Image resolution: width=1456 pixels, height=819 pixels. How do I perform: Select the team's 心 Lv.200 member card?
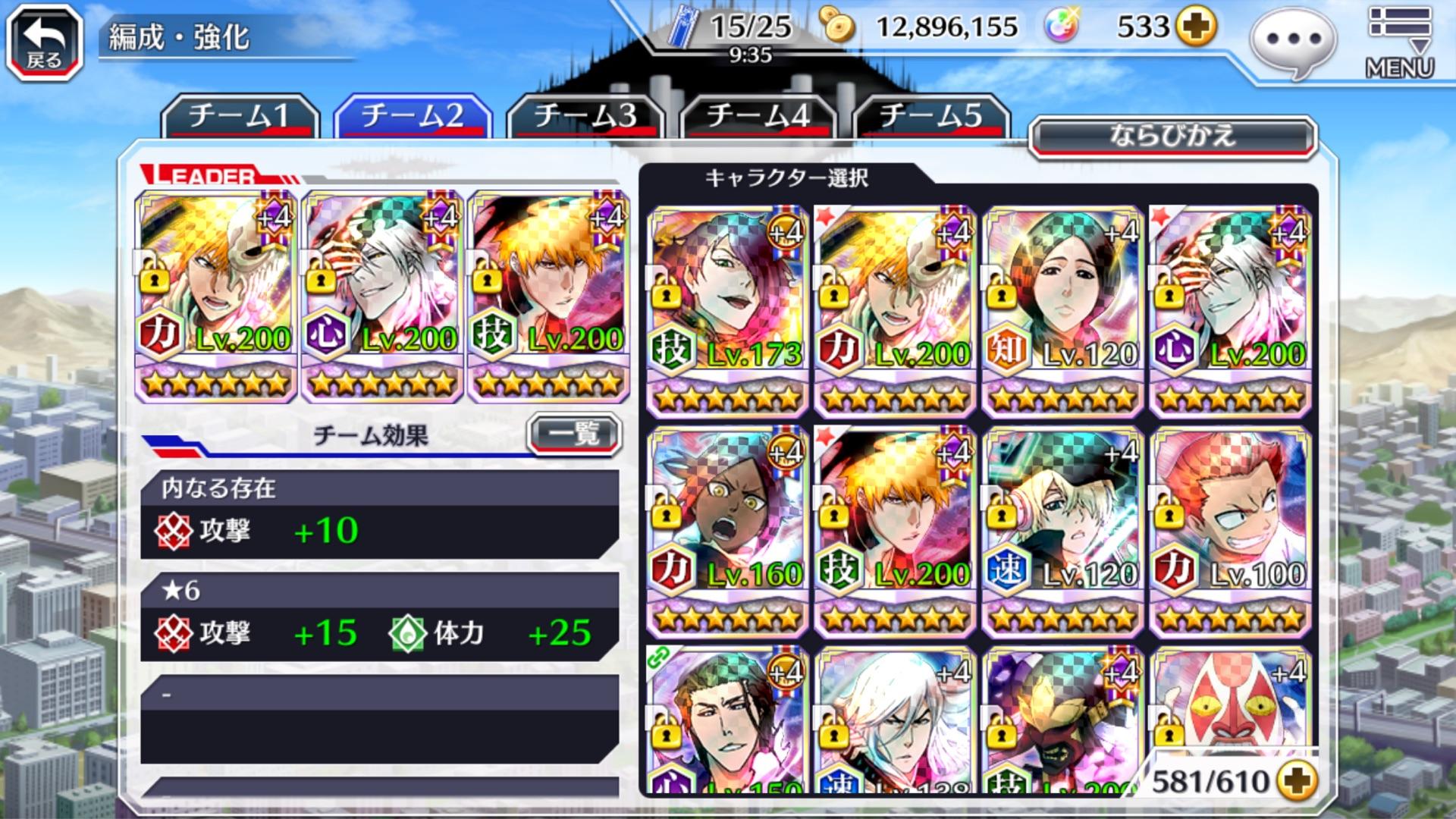(x=382, y=296)
